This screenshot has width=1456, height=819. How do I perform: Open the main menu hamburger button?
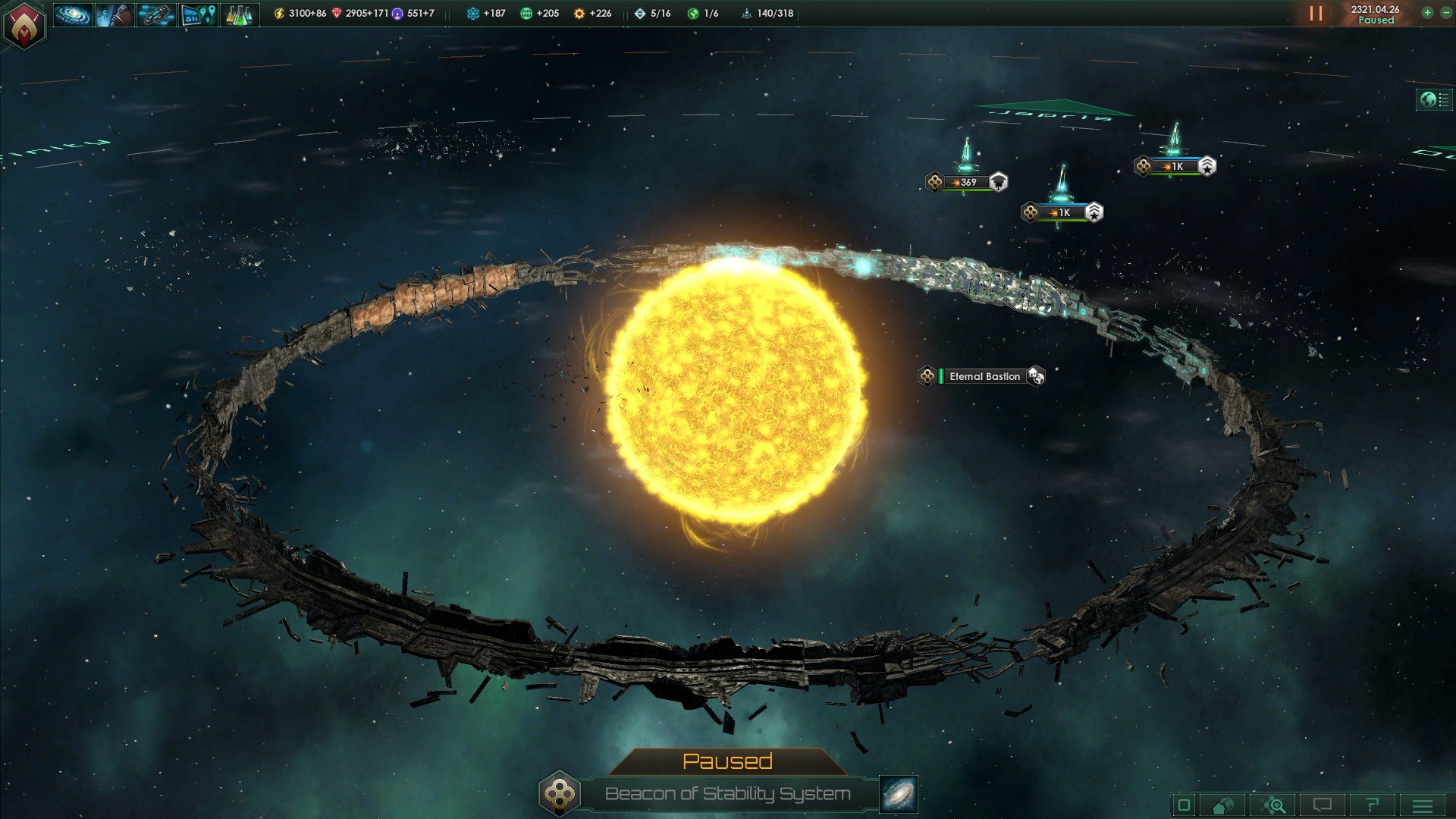click(x=1423, y=805)
